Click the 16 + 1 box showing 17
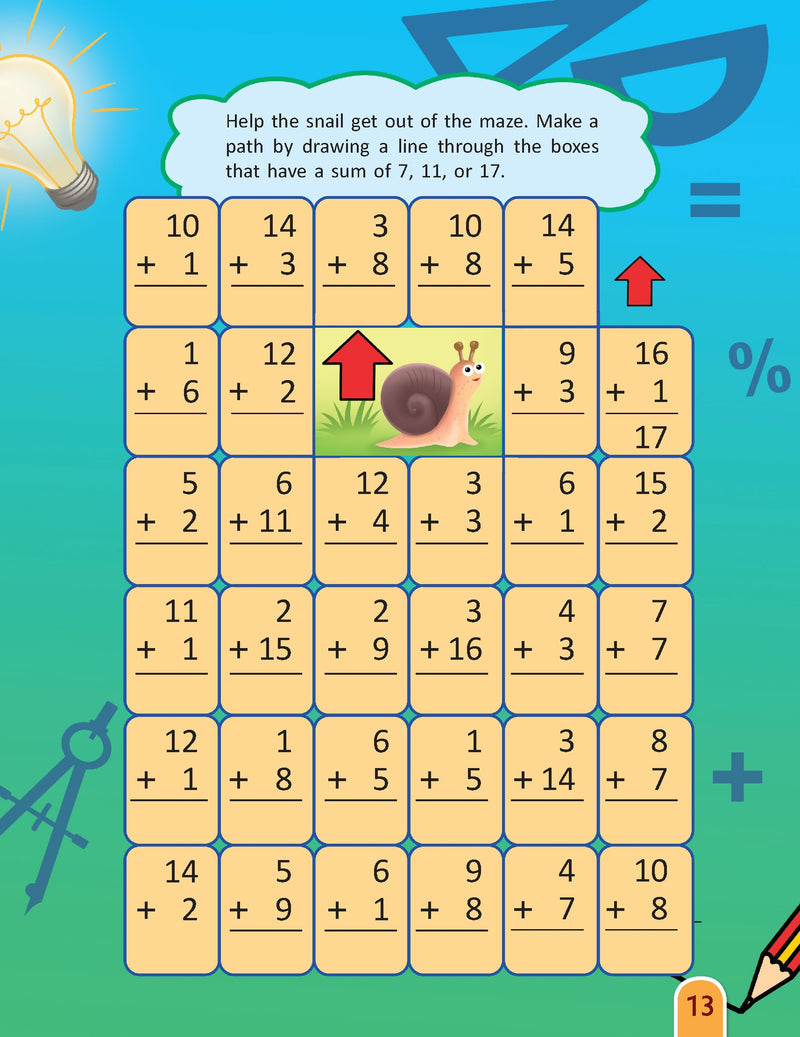The width and height of the screenshot is (800, 1037). (645, 391)
